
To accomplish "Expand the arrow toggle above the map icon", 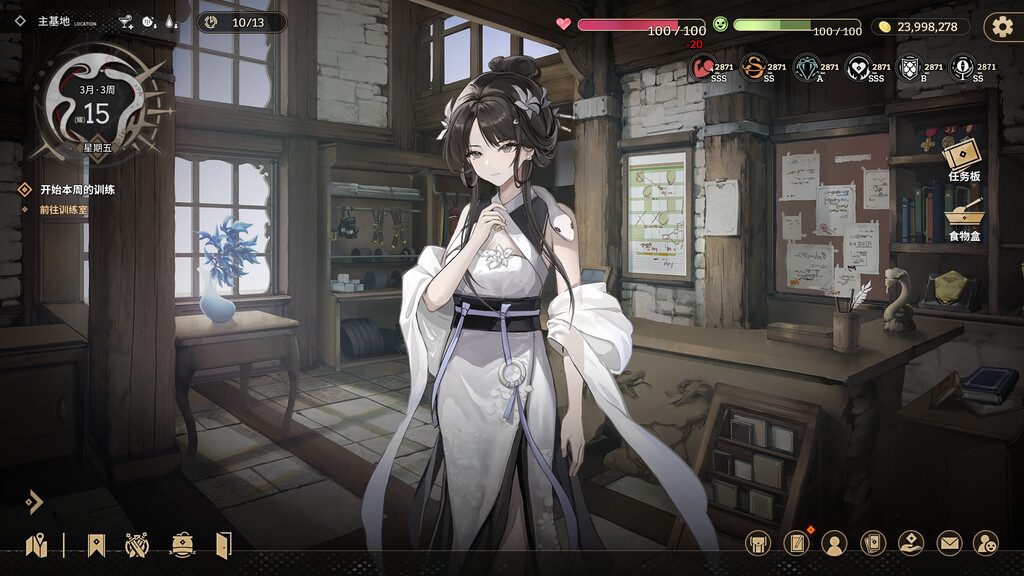I will coord(34,501).
